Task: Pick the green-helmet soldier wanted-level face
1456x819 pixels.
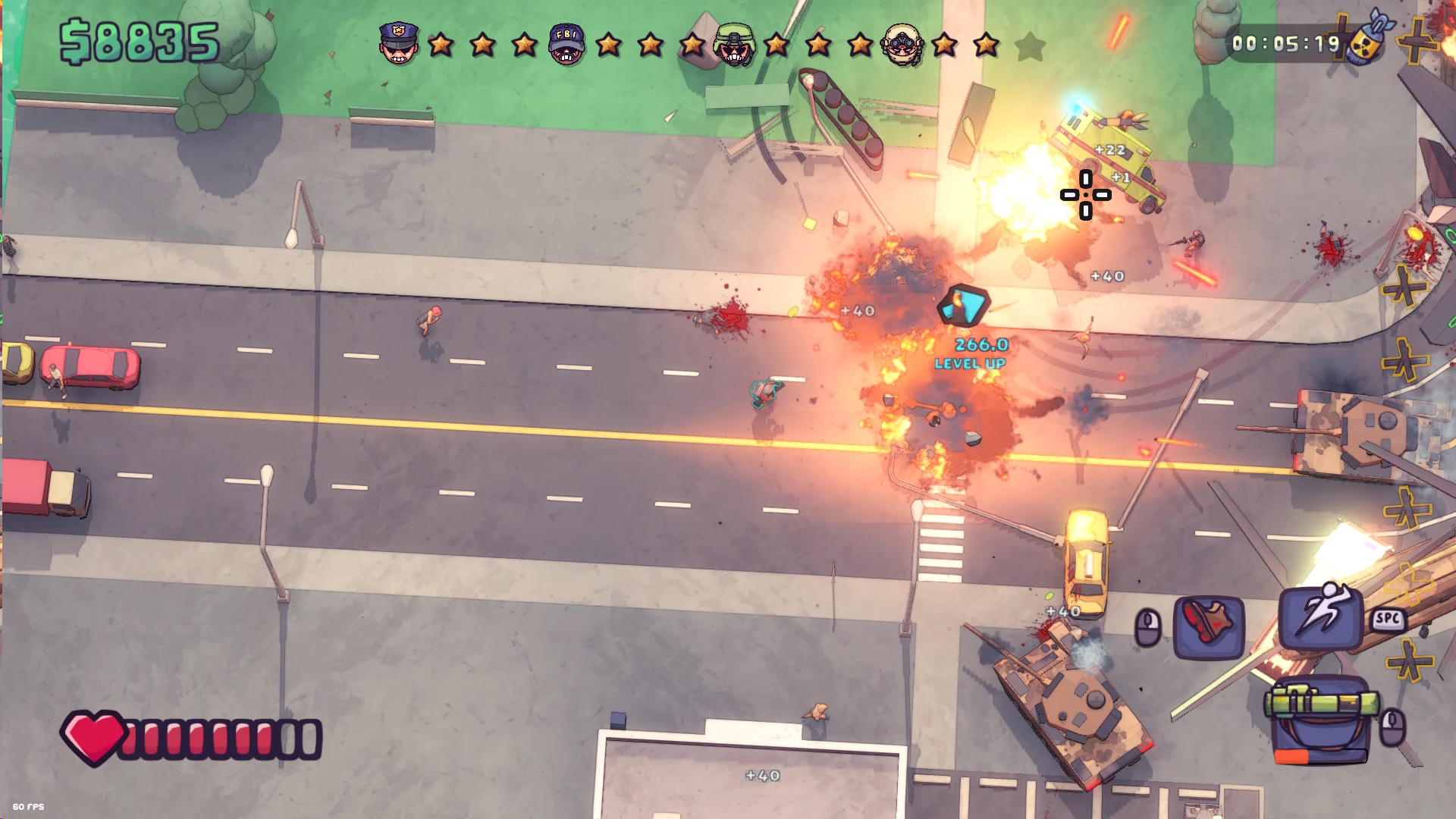Action: [734, 45]
